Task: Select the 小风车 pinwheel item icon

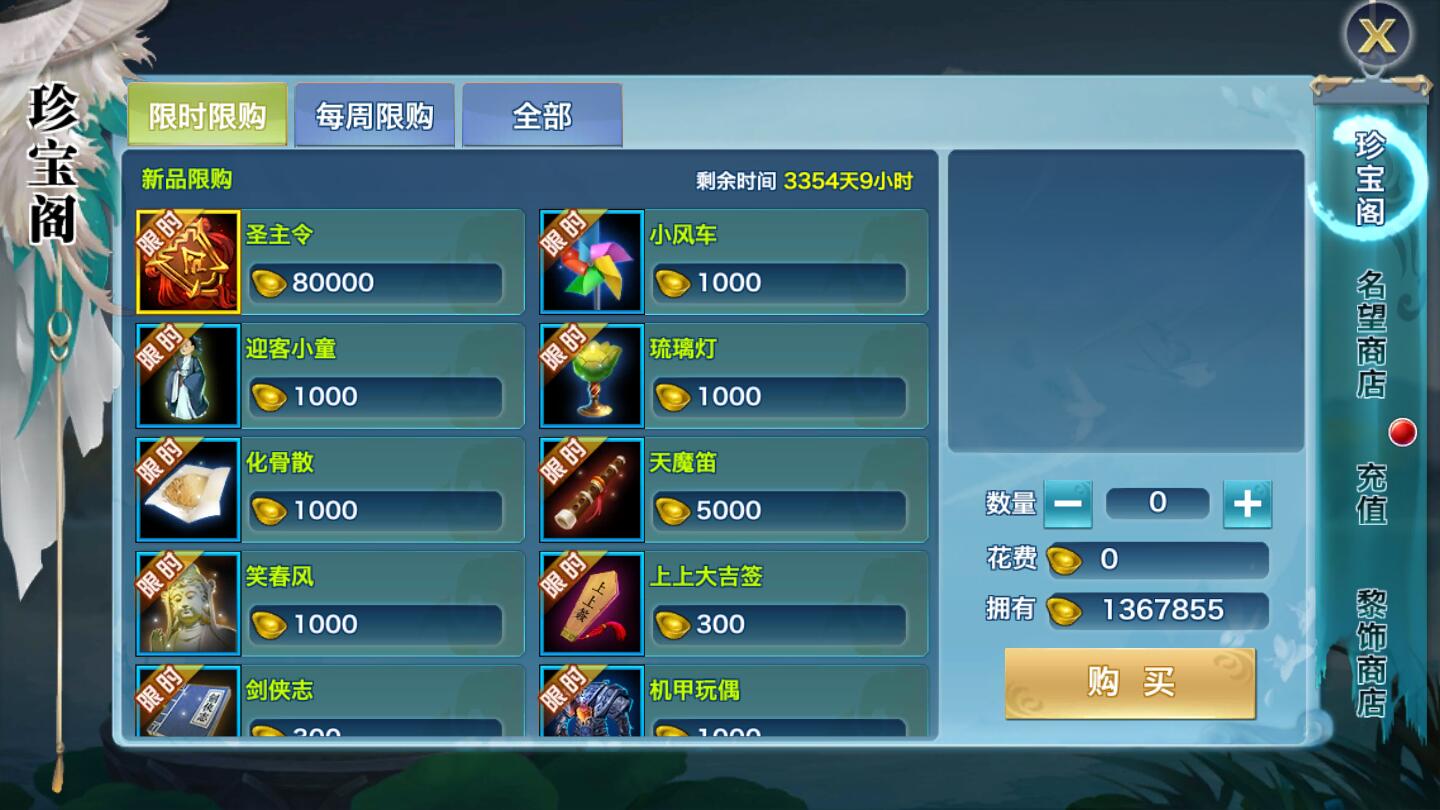Action: (x=591, y=262)
